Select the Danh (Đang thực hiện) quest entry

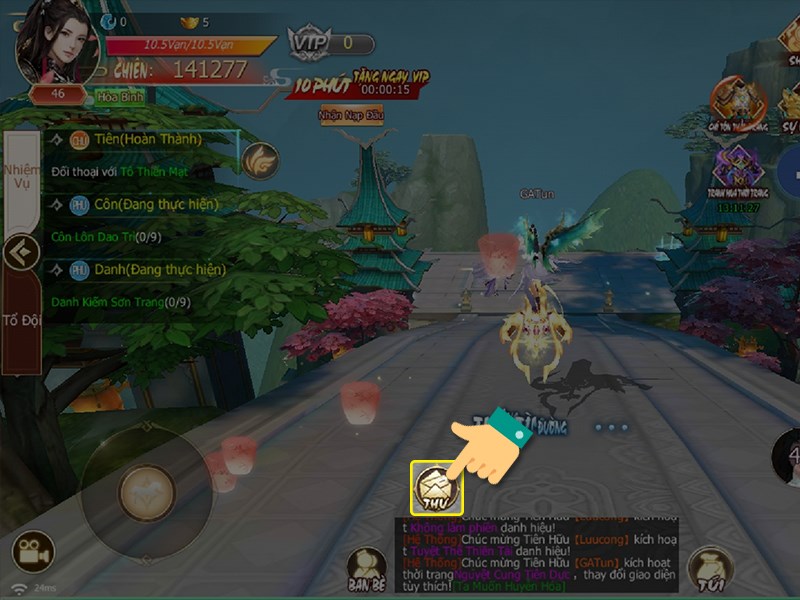pyautogui.click(x=150, y=269)
